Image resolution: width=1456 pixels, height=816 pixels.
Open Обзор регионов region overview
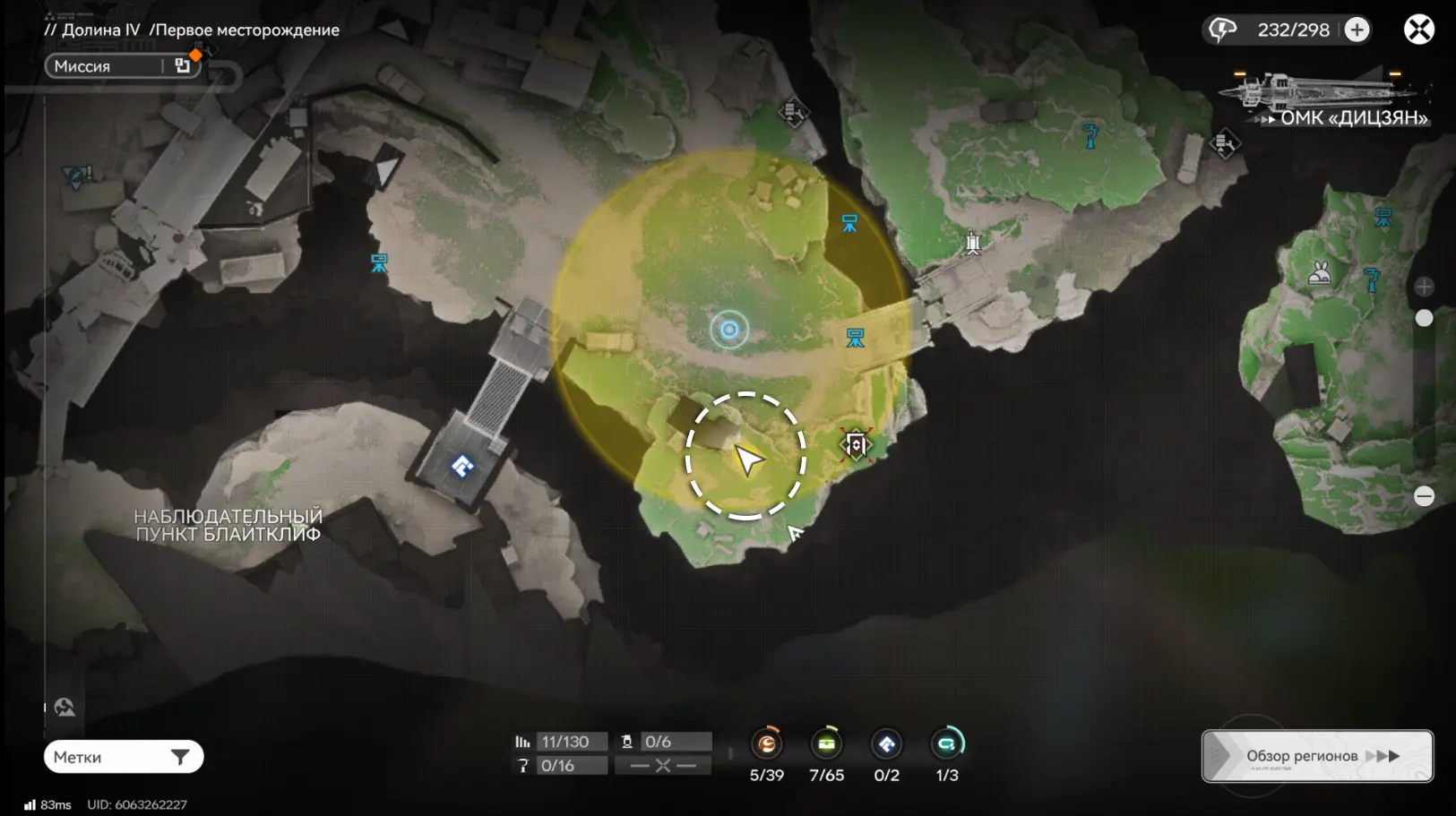pyautogui.click(x=1317, y=756)
